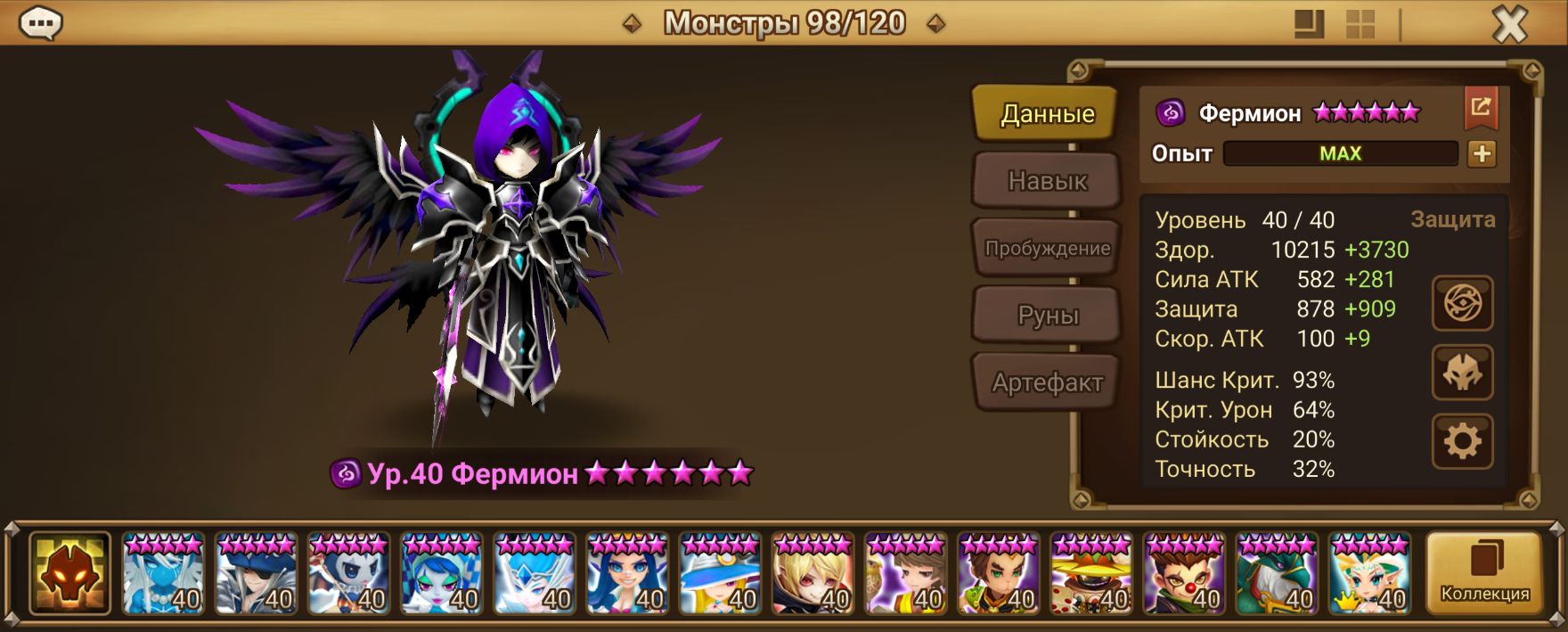Image resolution: width=1568 pixels, height=632 pixels.
Task: Open the Коллекция button
Action: [x=1484, y=573]
